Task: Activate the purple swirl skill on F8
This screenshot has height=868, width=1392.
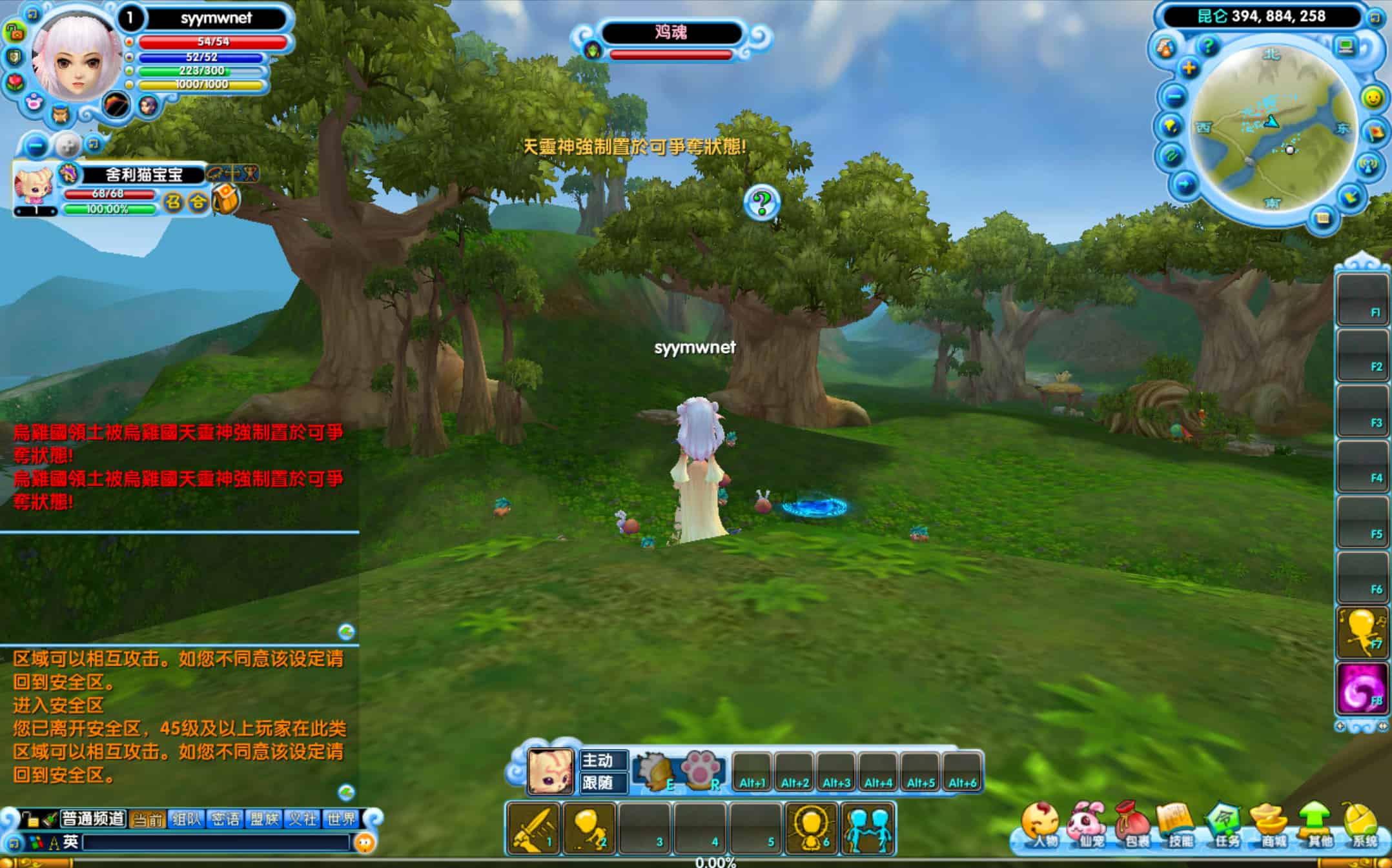Action: pyautogui.click(x=1362, y=689)
